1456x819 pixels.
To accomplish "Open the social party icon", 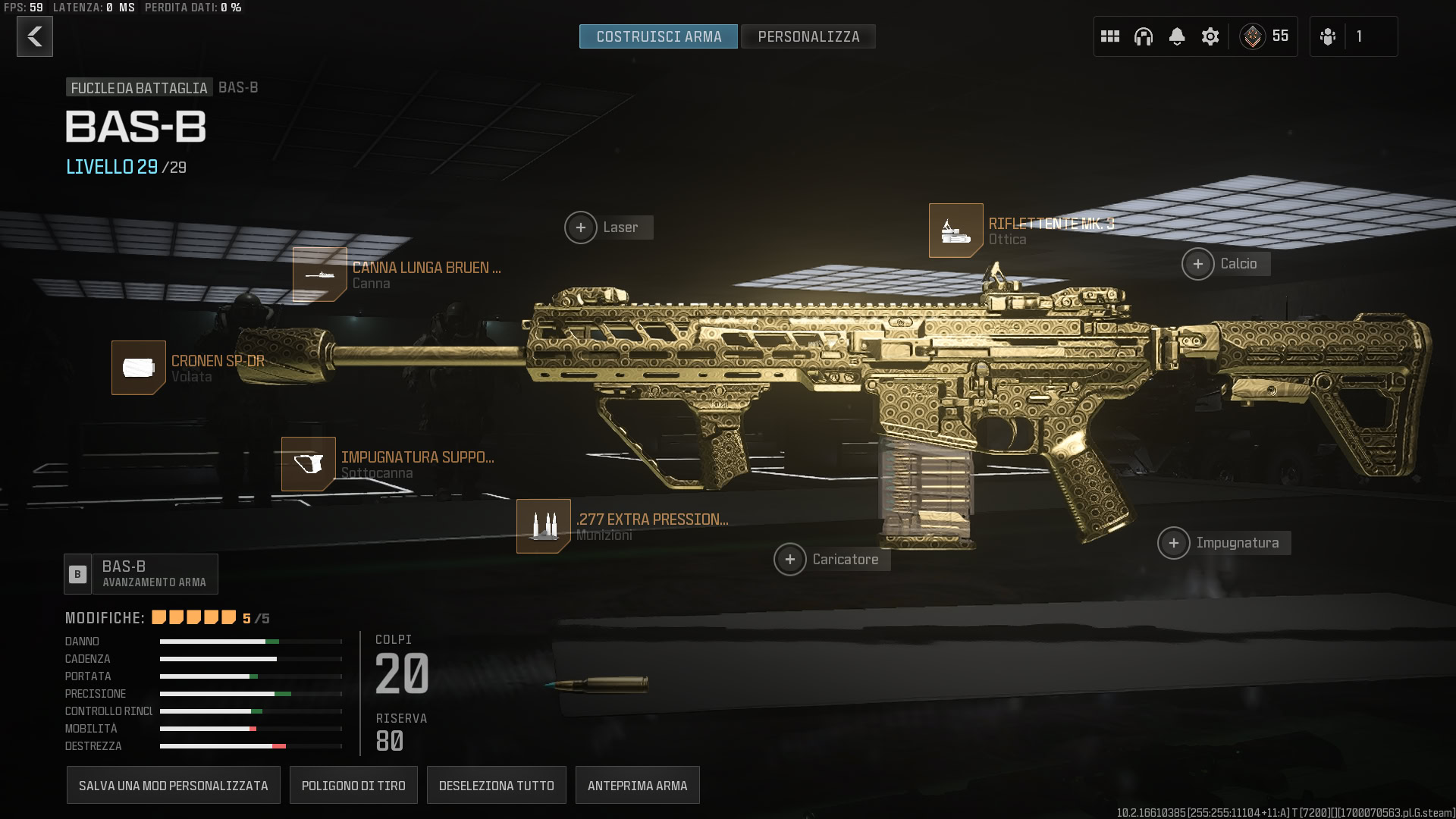I will (x=1328, y=36).
